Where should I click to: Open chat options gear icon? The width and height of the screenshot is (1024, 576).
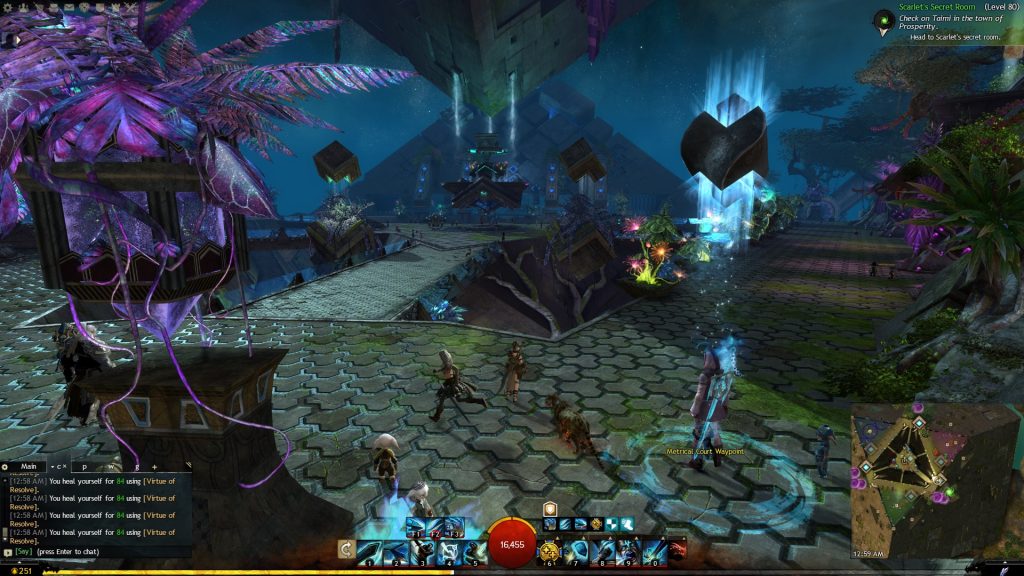coord(5,466)
